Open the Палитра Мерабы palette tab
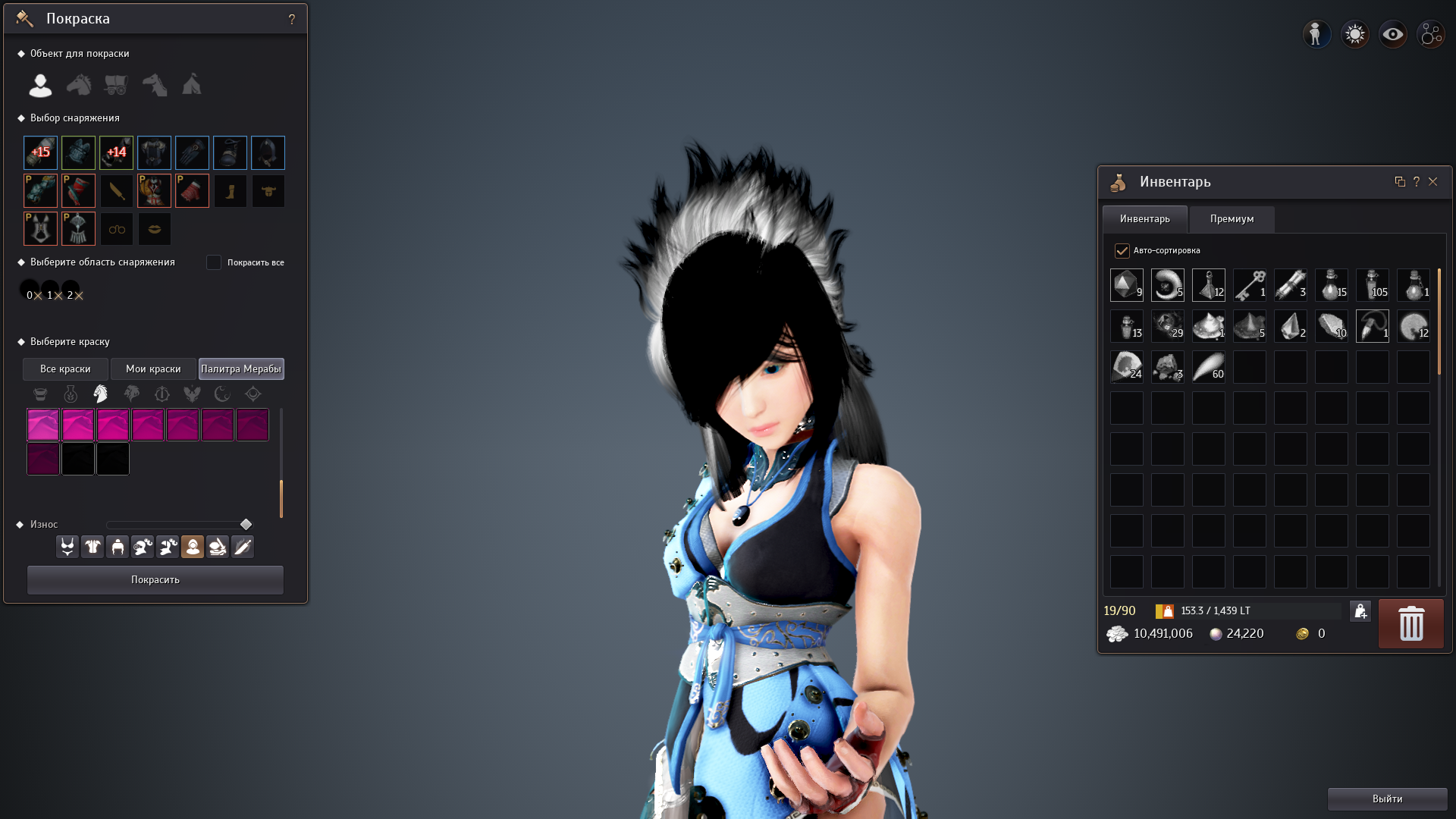1456x819 pixels. click(241, 369)
